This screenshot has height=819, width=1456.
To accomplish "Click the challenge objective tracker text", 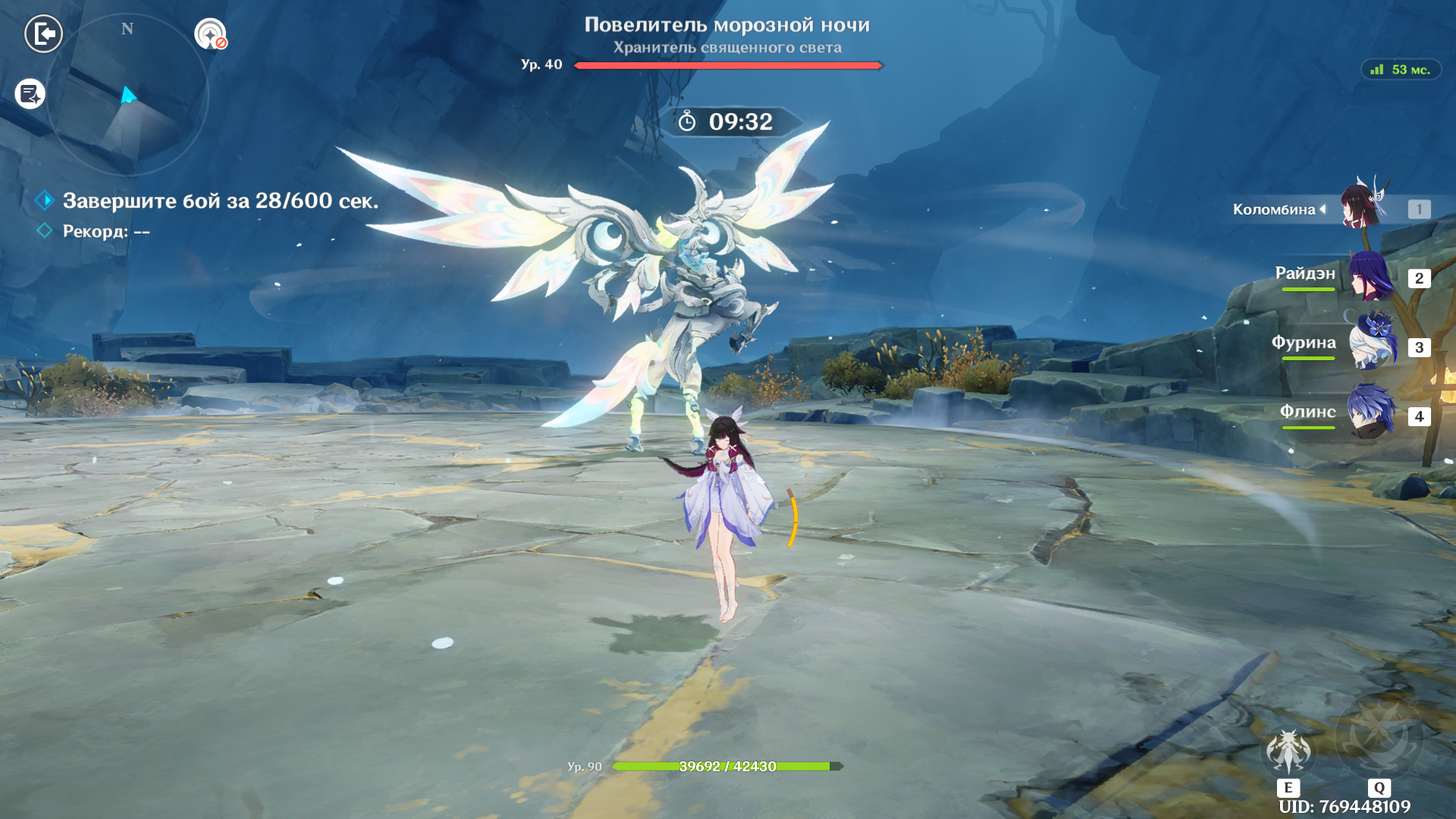I will (x=220, y=201).
